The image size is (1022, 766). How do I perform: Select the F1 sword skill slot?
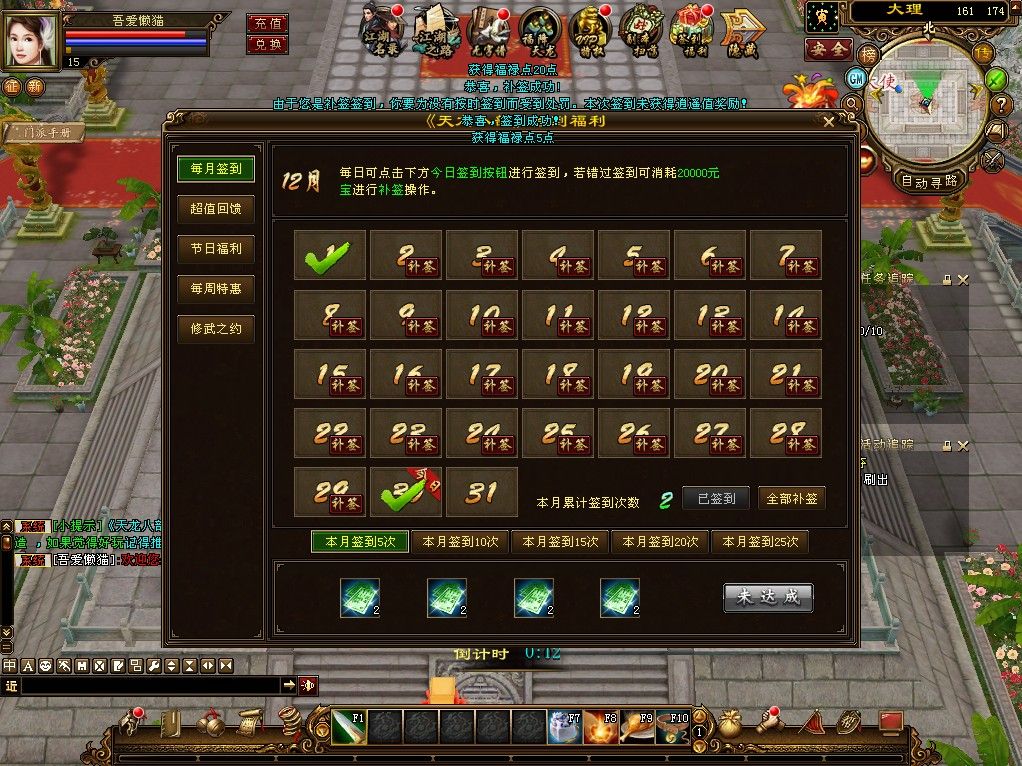tap(347, 726)
